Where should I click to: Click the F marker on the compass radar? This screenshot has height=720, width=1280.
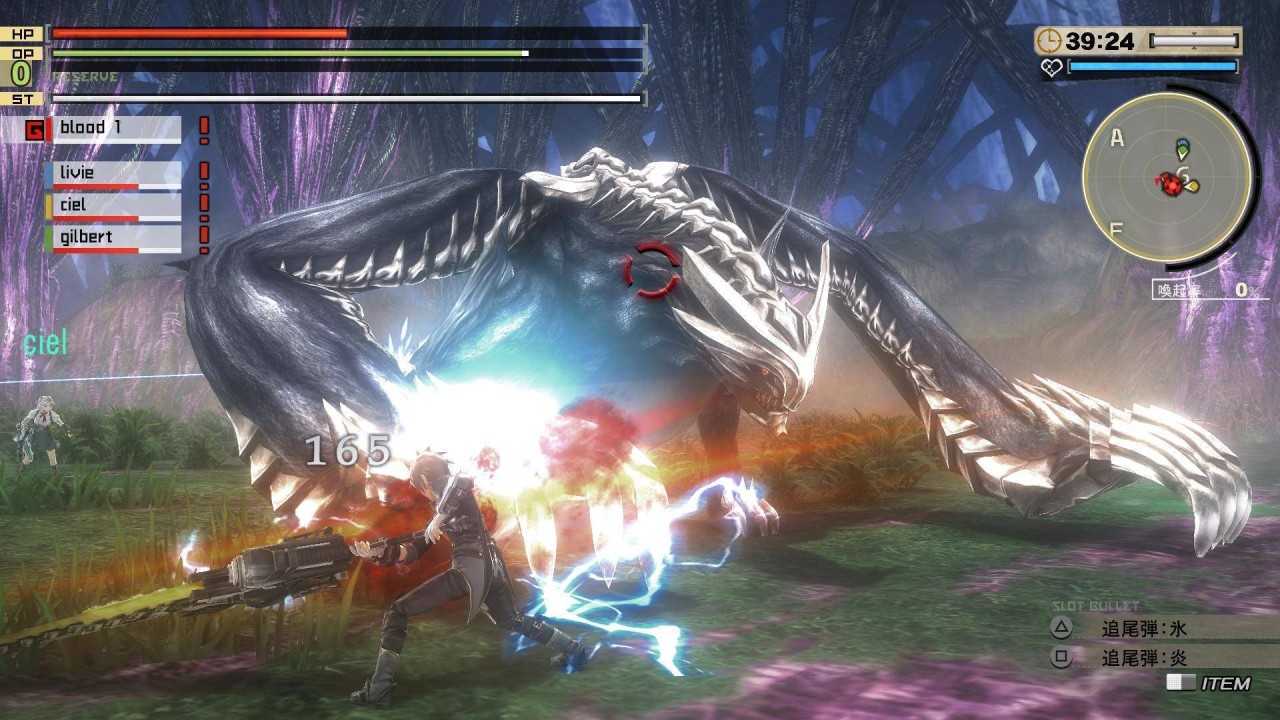click(1114, 227)
